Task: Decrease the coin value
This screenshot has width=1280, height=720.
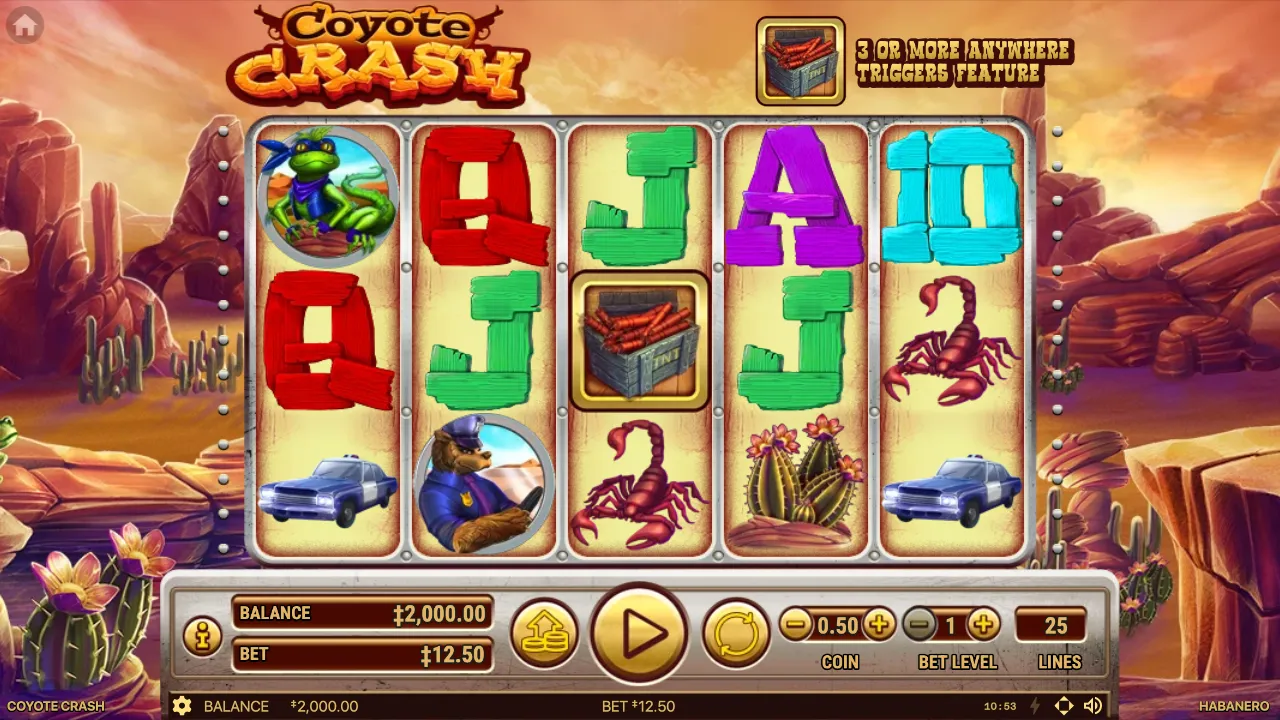Action: [796, 626]
